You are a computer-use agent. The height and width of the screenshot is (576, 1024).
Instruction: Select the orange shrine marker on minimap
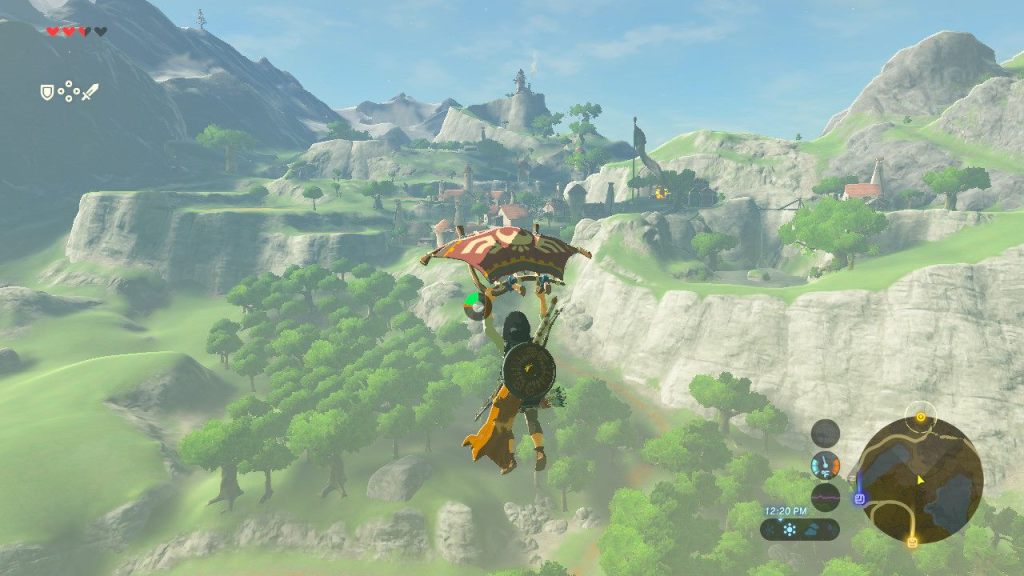[912, 542]
